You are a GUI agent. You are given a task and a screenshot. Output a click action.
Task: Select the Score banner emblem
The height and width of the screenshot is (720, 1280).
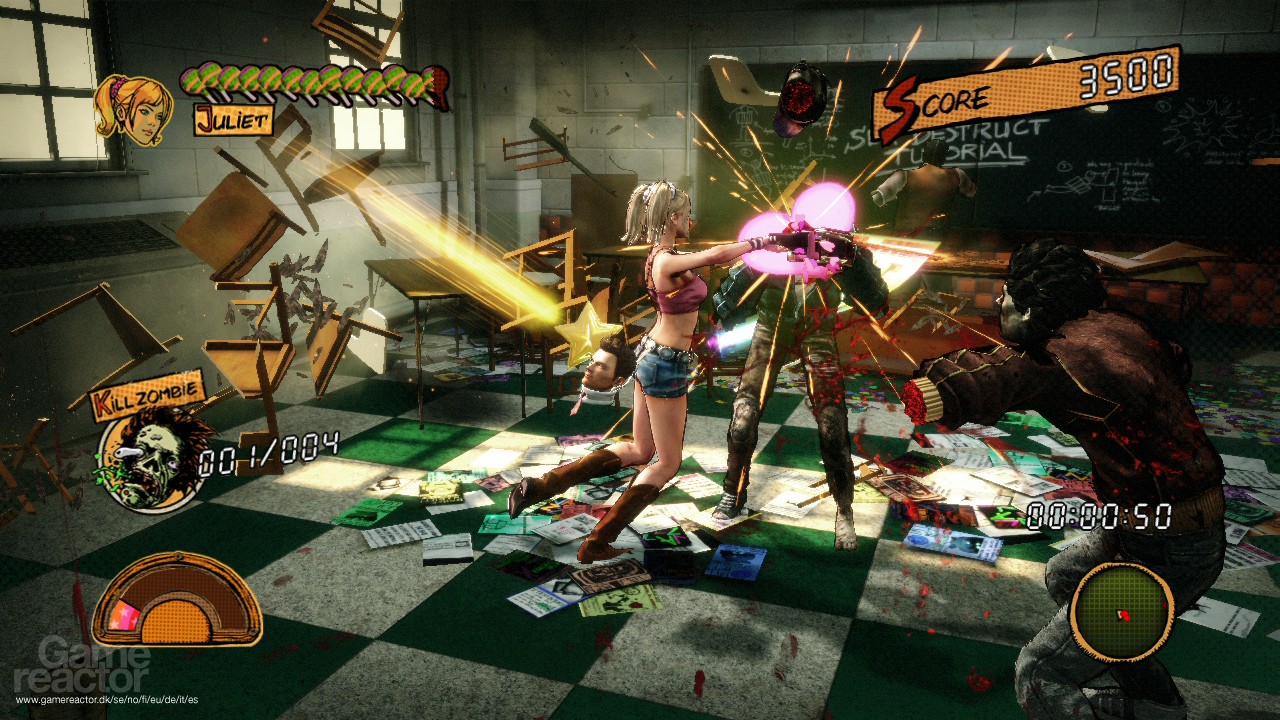click(x=900, y=100)
